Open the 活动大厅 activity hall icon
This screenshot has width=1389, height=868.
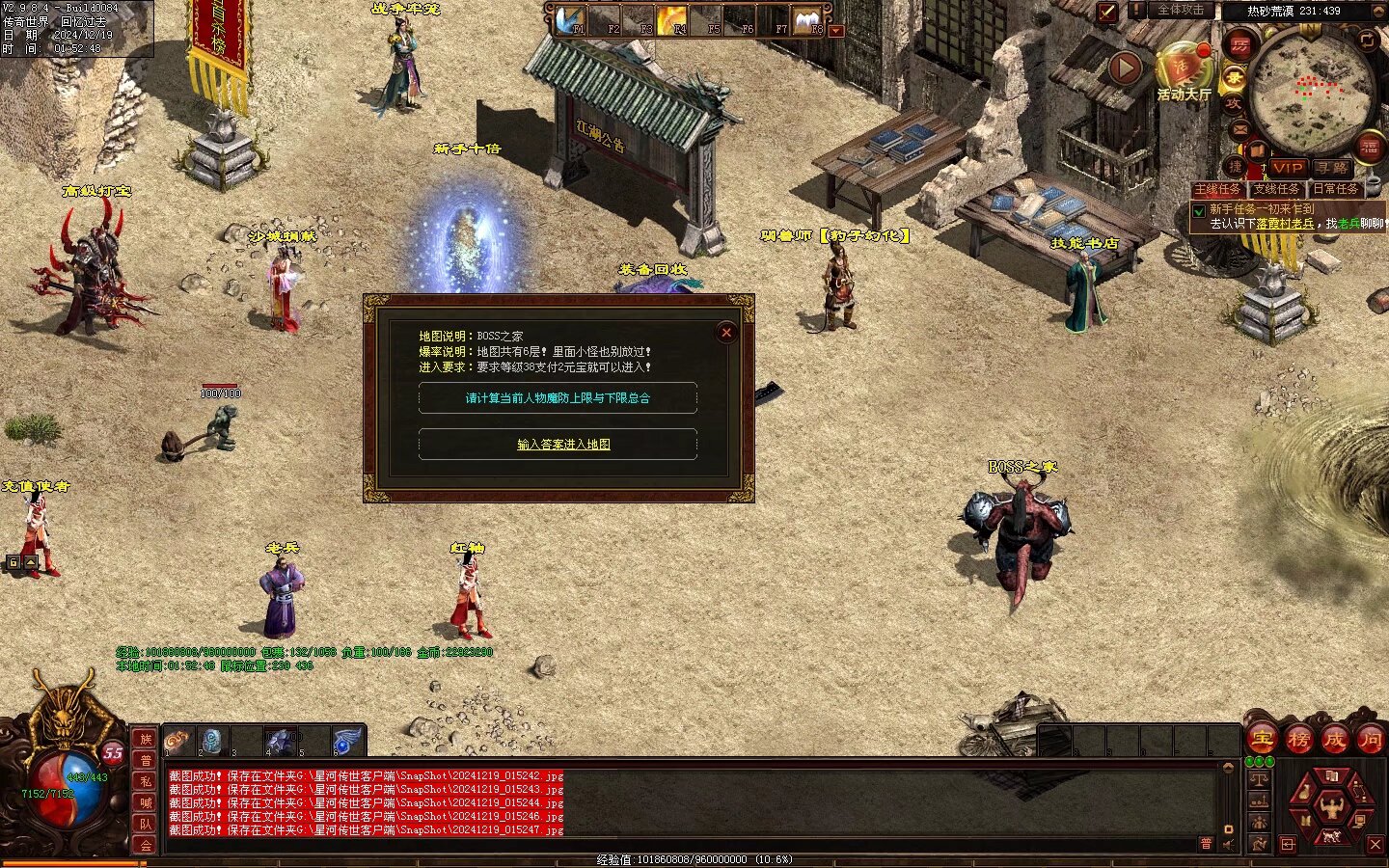point(1183,68)
